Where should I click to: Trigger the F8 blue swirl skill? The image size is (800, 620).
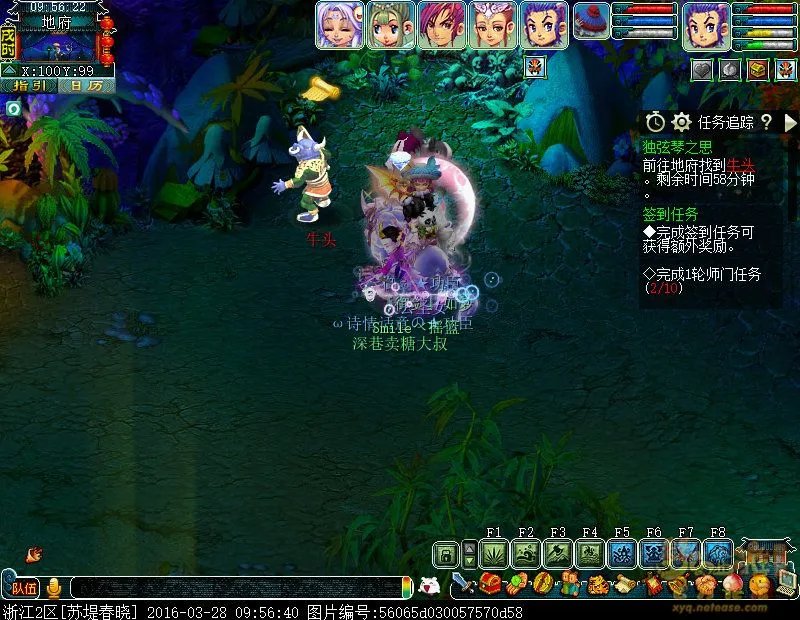[x=718, y=554]
